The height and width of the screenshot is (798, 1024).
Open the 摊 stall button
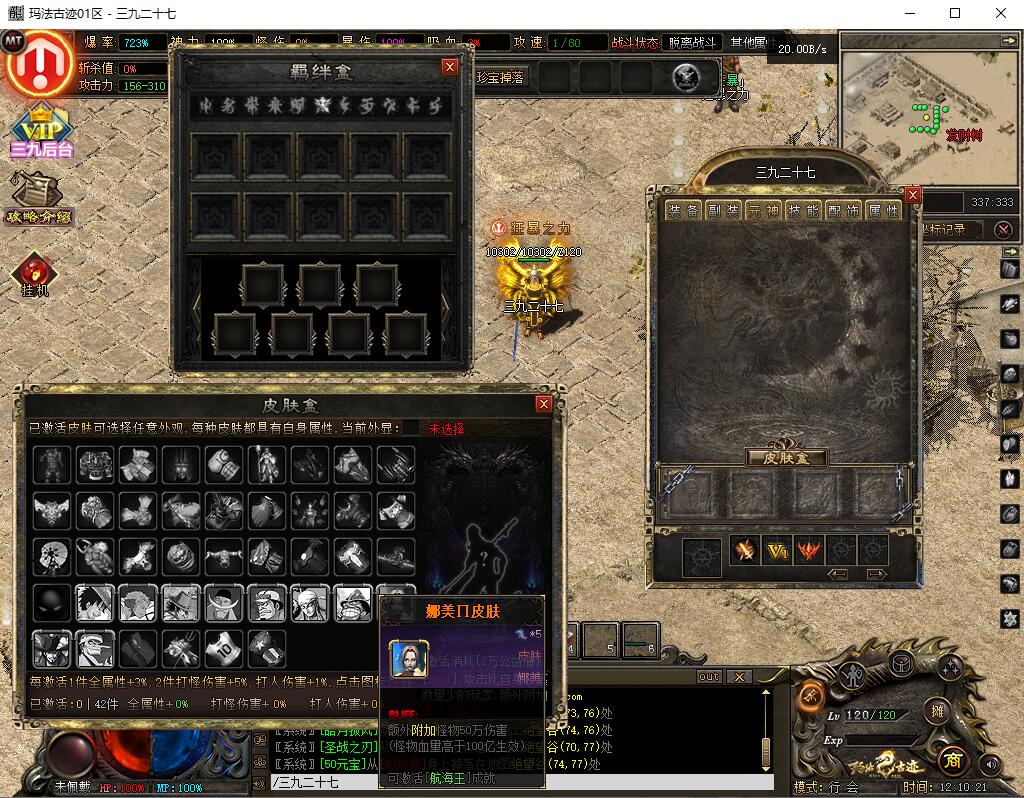click(936, 711)
